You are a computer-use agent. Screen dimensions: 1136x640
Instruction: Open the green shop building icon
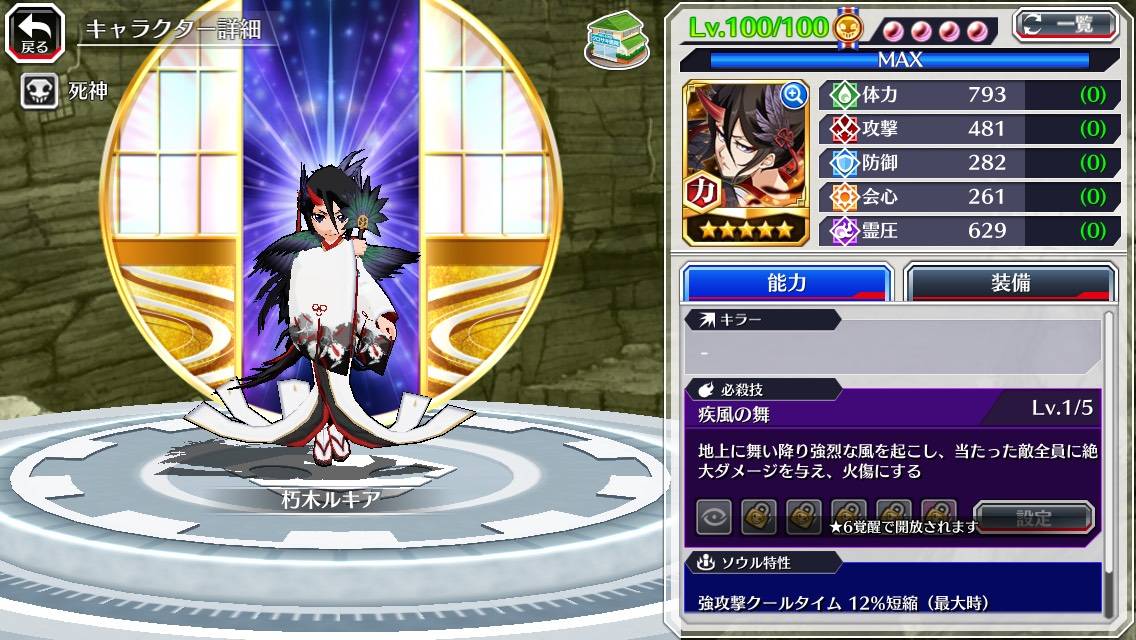pyautogui.click(x=617, y=40)
